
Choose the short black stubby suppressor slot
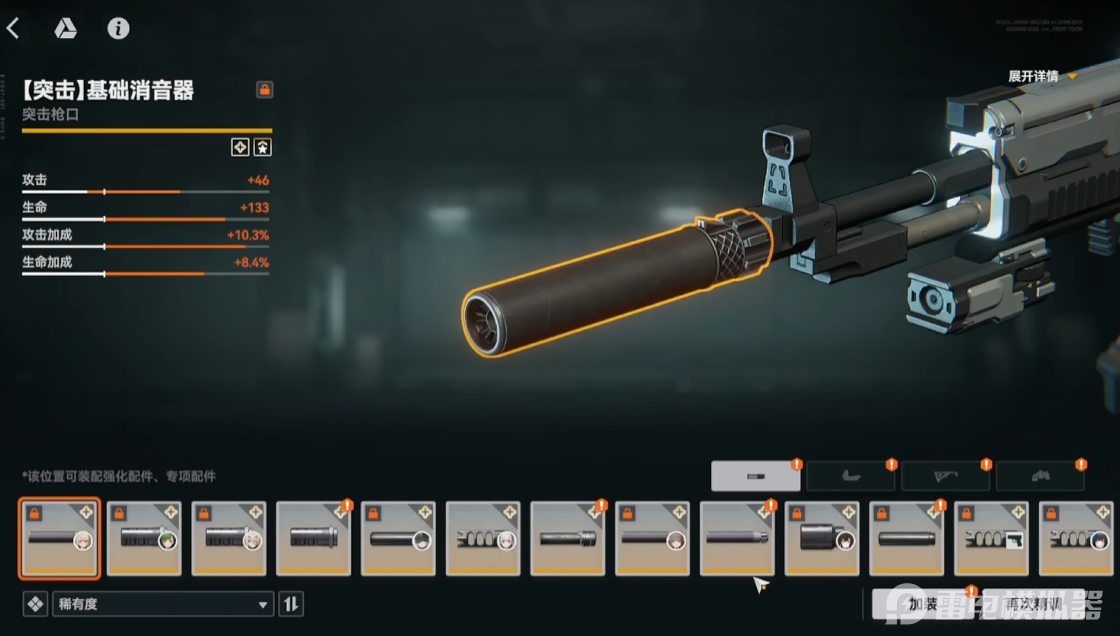822,538
